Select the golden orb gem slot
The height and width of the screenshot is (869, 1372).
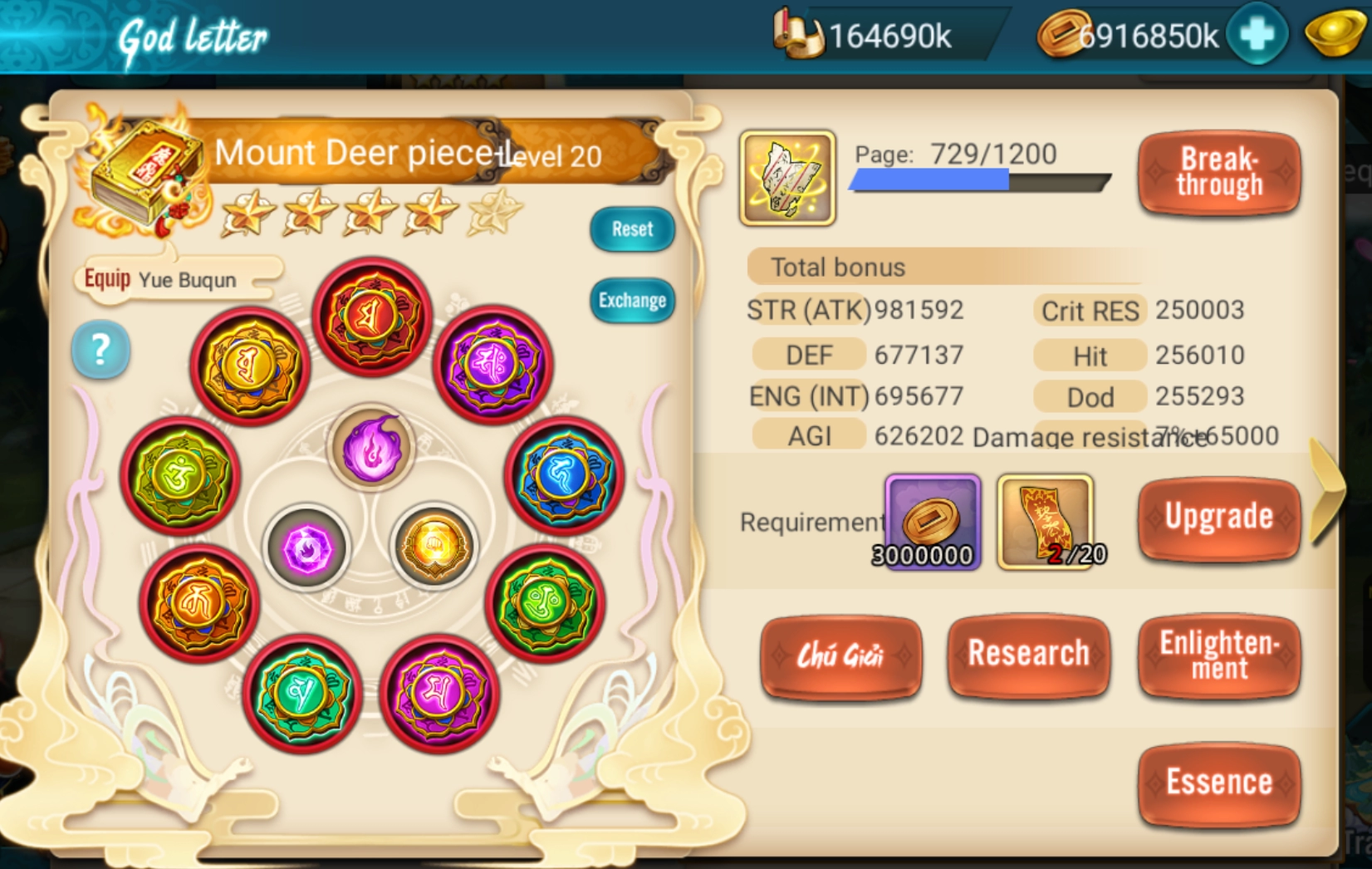pyautogui.click(x=434, y=547)
